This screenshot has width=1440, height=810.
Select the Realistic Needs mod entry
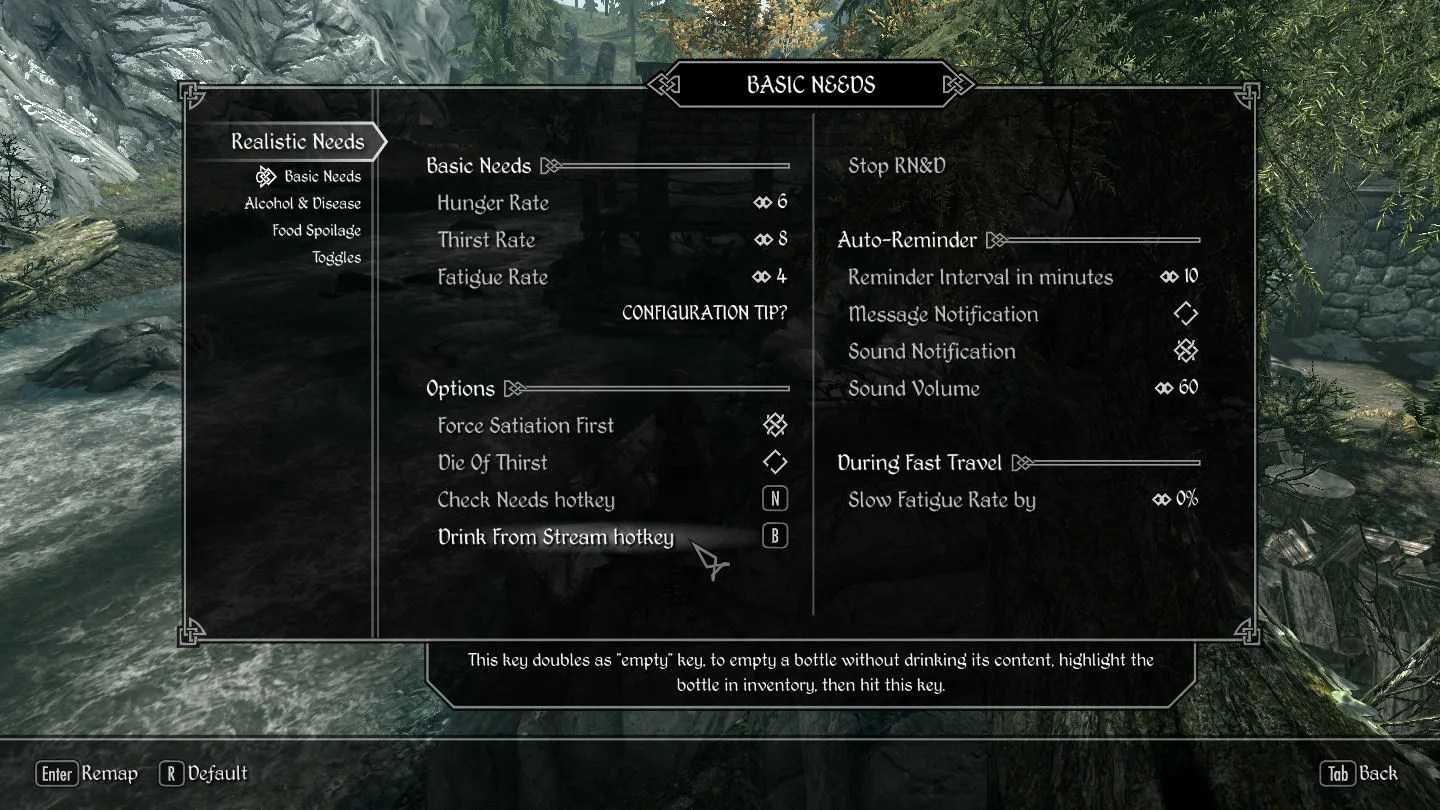(x=297, y=142)
